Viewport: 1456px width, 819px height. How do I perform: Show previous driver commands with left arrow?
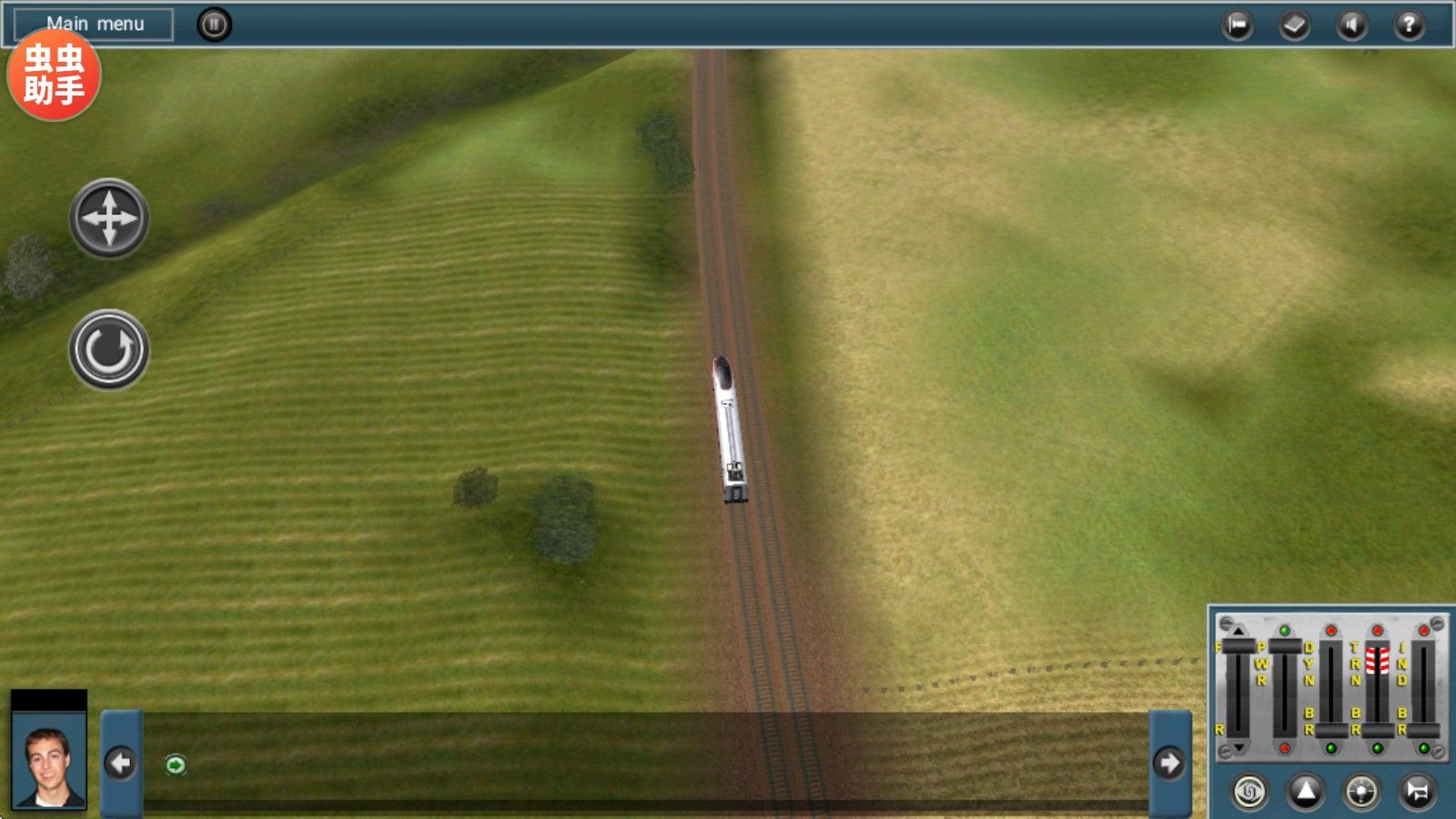121,763
